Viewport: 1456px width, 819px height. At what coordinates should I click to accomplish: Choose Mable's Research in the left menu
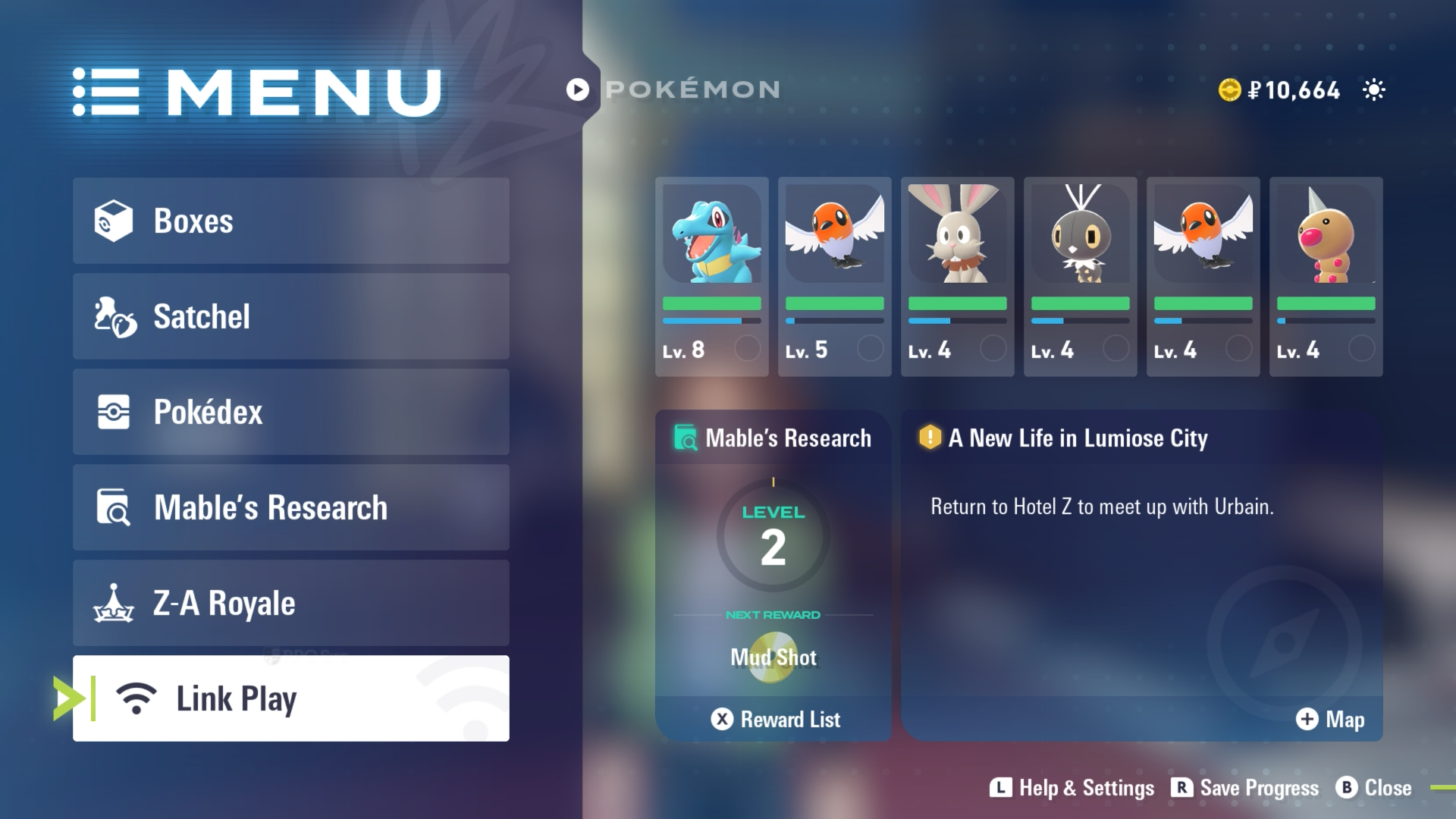coord(290,507)
